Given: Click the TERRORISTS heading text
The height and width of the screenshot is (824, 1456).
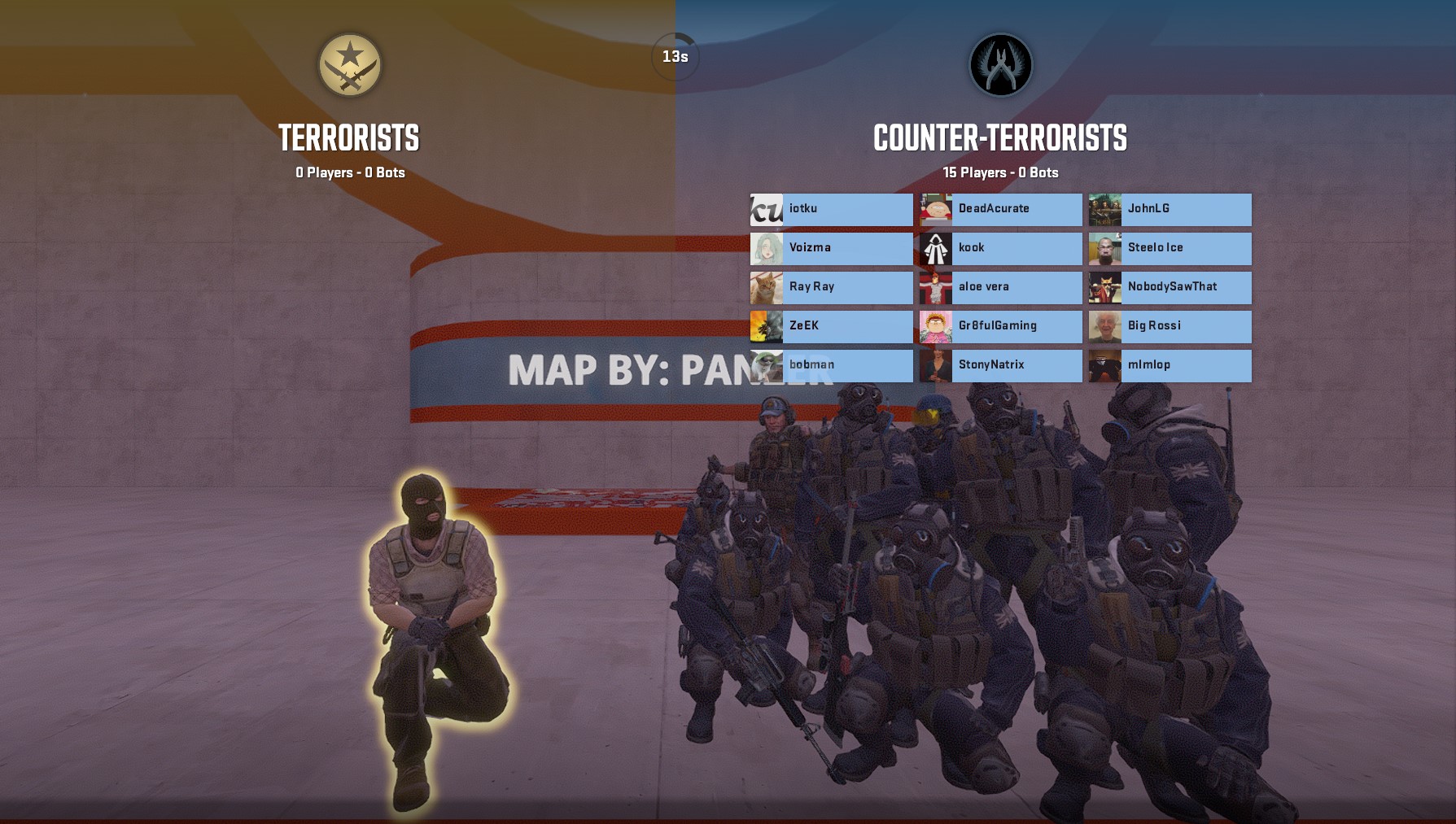Looking at the screenshot, I should (348, 138).
